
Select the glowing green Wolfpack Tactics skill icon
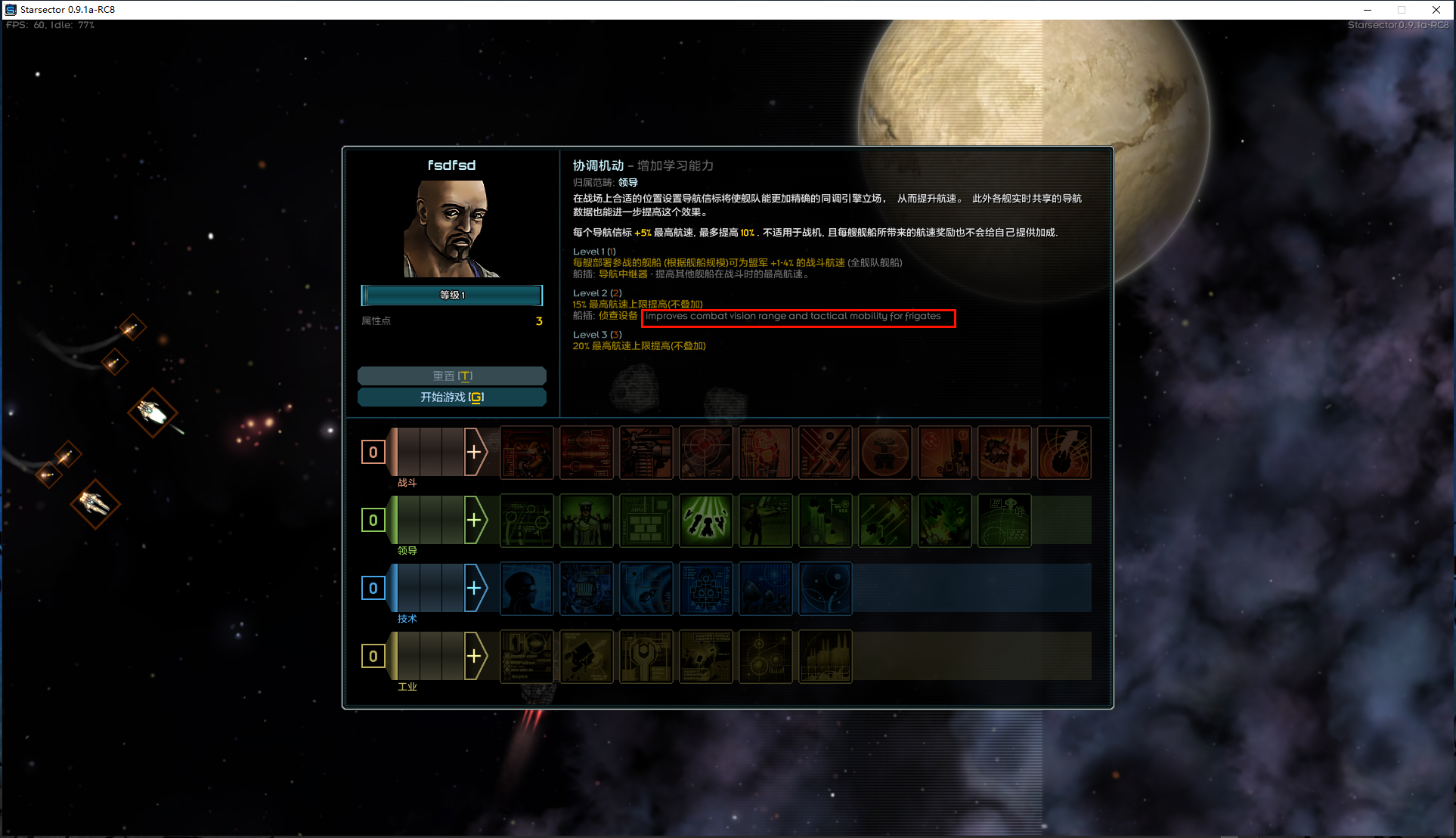(x=706, y=520)
